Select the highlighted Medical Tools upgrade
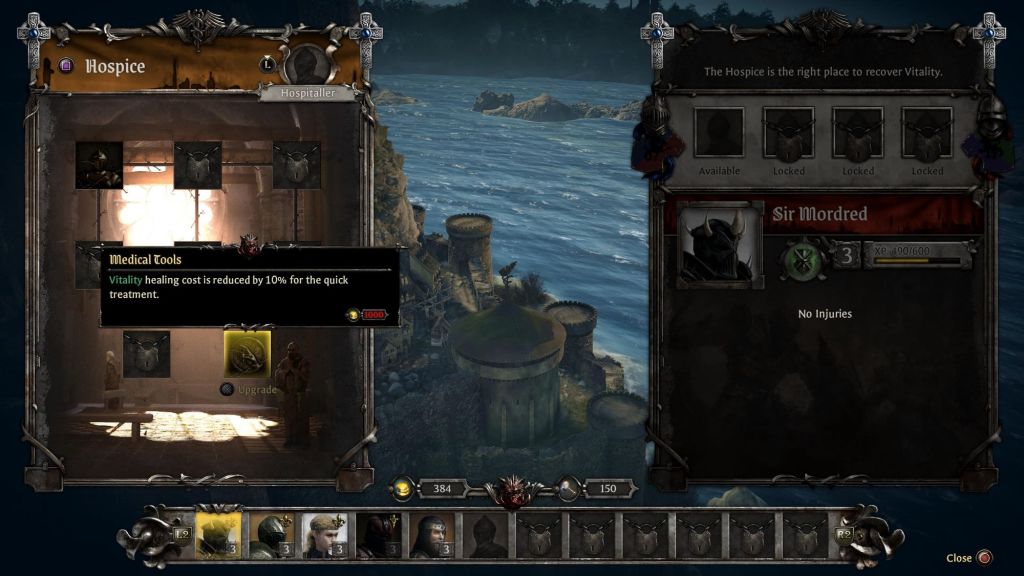Screen dimensions: 1024x576 tap(247, 354)
